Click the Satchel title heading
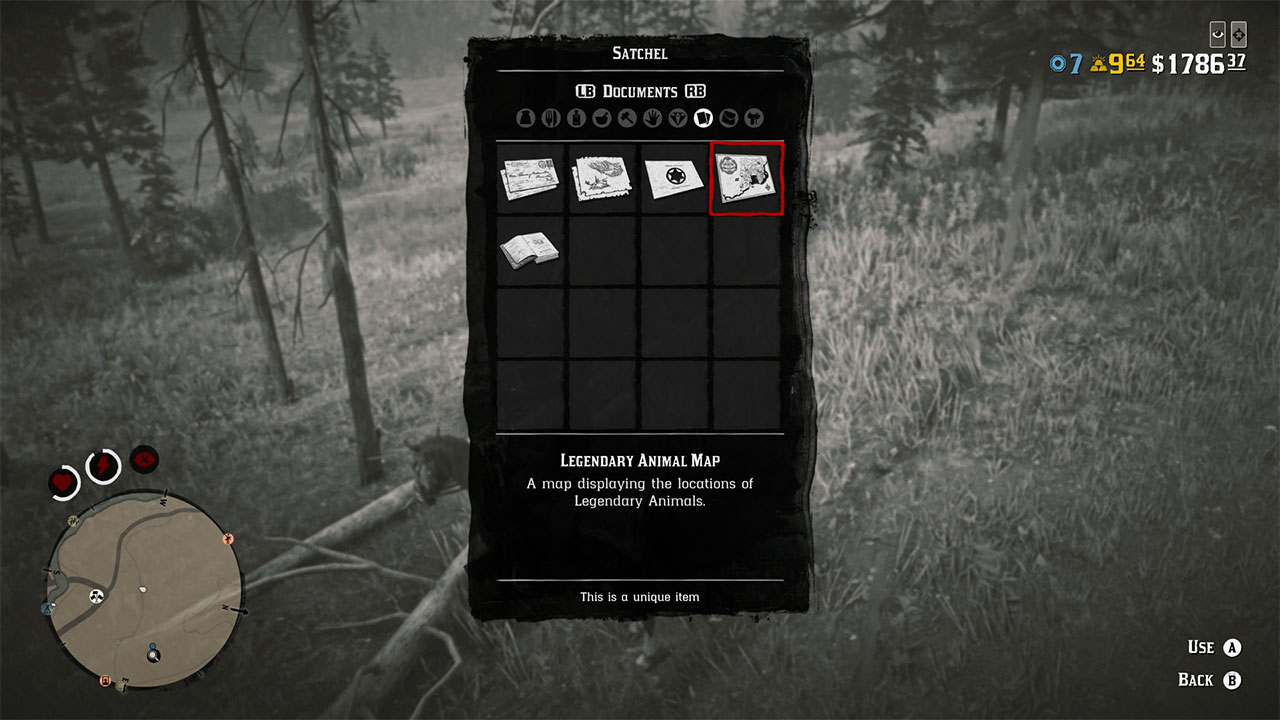The width and height of the screenshot is (1280, 720). pos(638,54)
